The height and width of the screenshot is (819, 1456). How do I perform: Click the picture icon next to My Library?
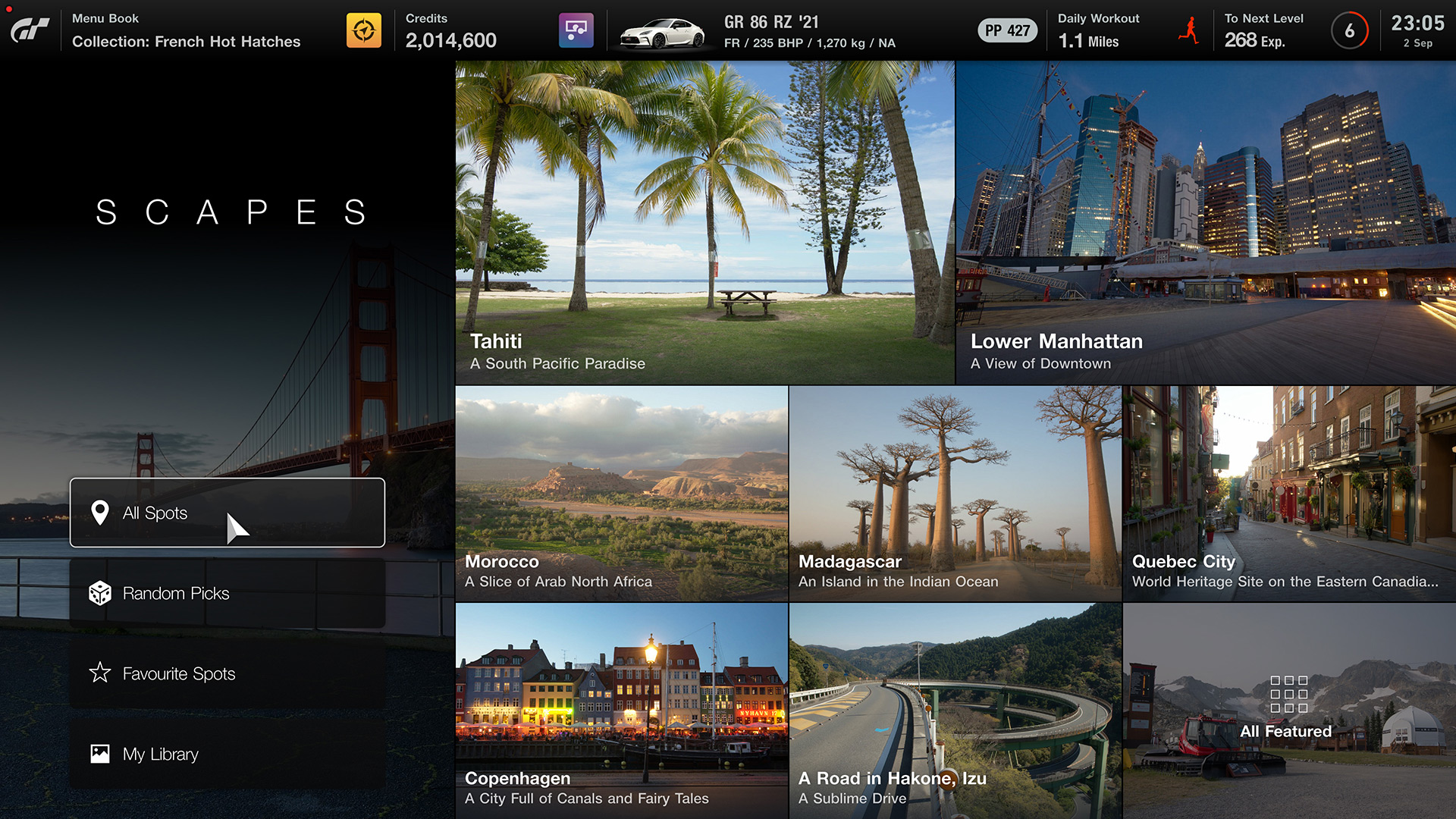click(101, 754)
